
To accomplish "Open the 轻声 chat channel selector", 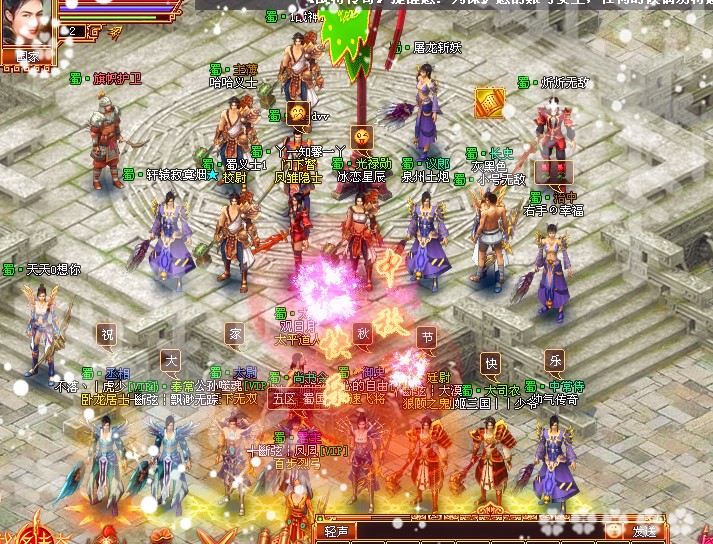I will tap(335, 530).
